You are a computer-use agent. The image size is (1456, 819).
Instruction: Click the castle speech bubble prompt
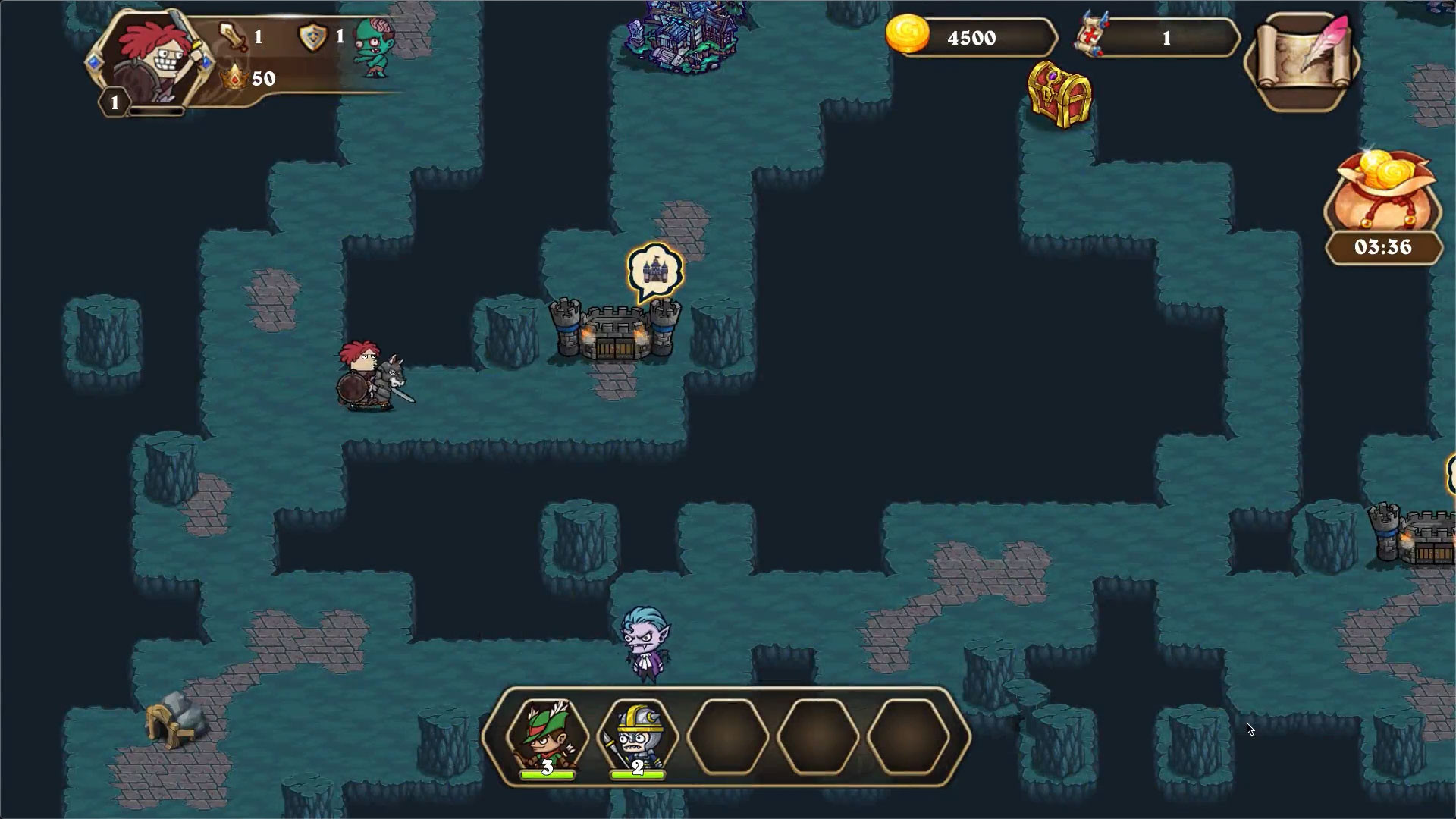click(x=657, y=266)
